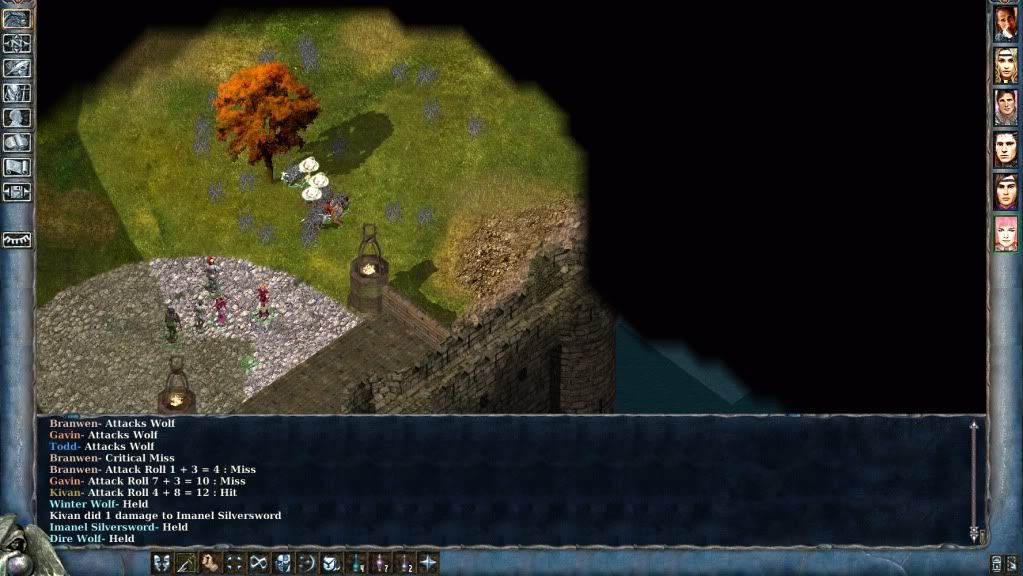Select the fist attack slot in the action bar

tap(210, 563)
